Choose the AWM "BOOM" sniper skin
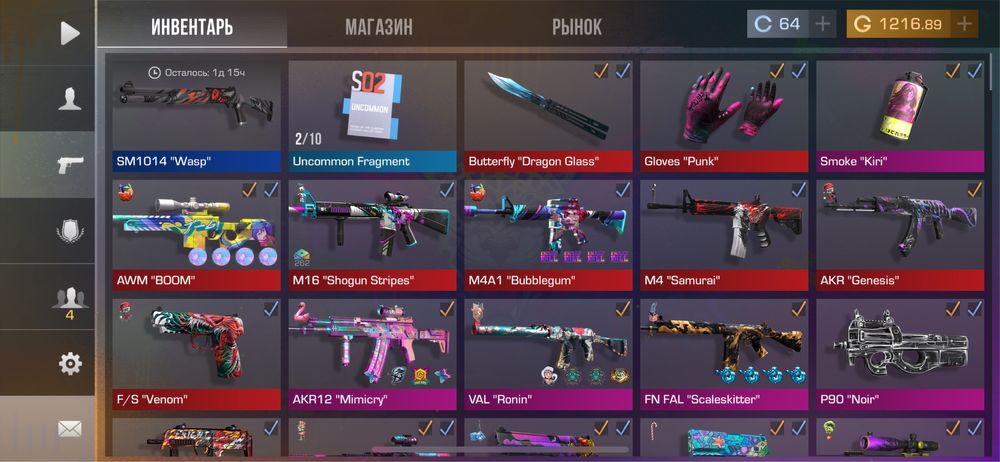The image size is (1000, 462). click(x=196, y=234)
